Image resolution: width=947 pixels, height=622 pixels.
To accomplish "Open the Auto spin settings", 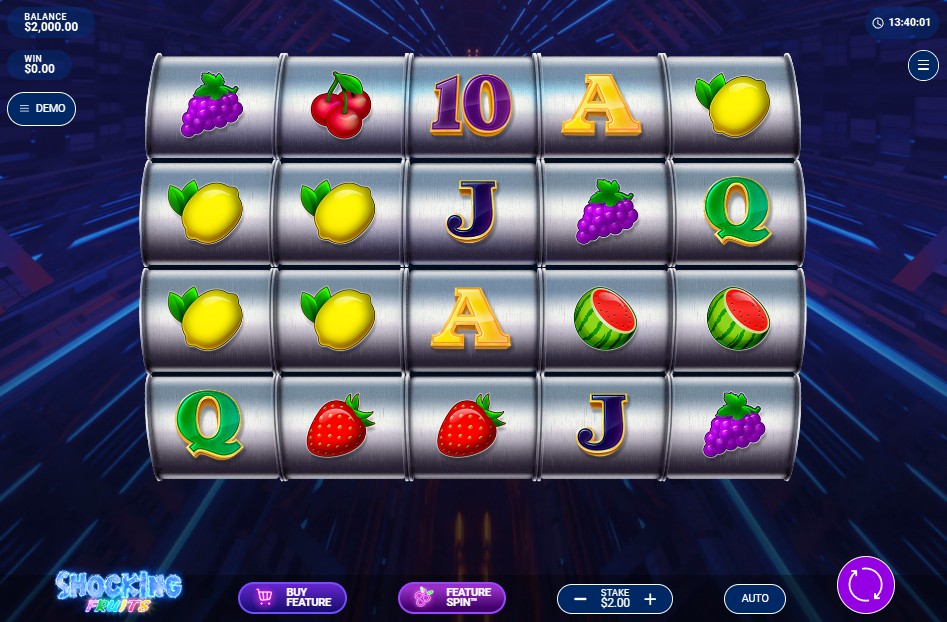I will [x=755, y=598].
